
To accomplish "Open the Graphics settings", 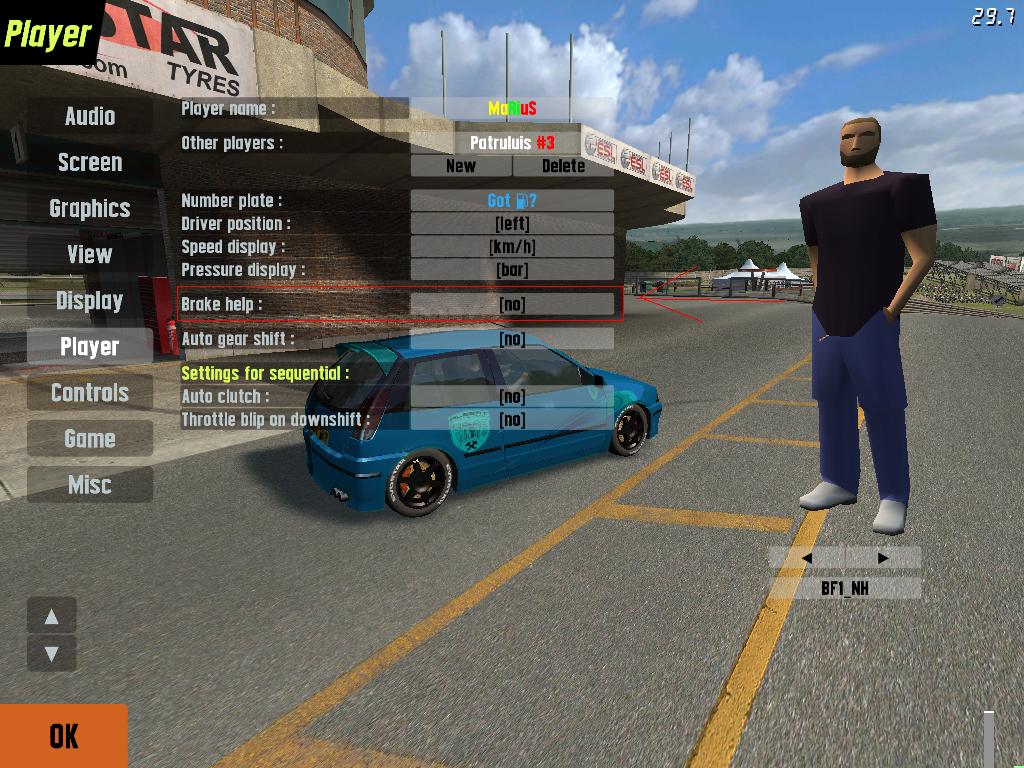I will tap(90, 208).
